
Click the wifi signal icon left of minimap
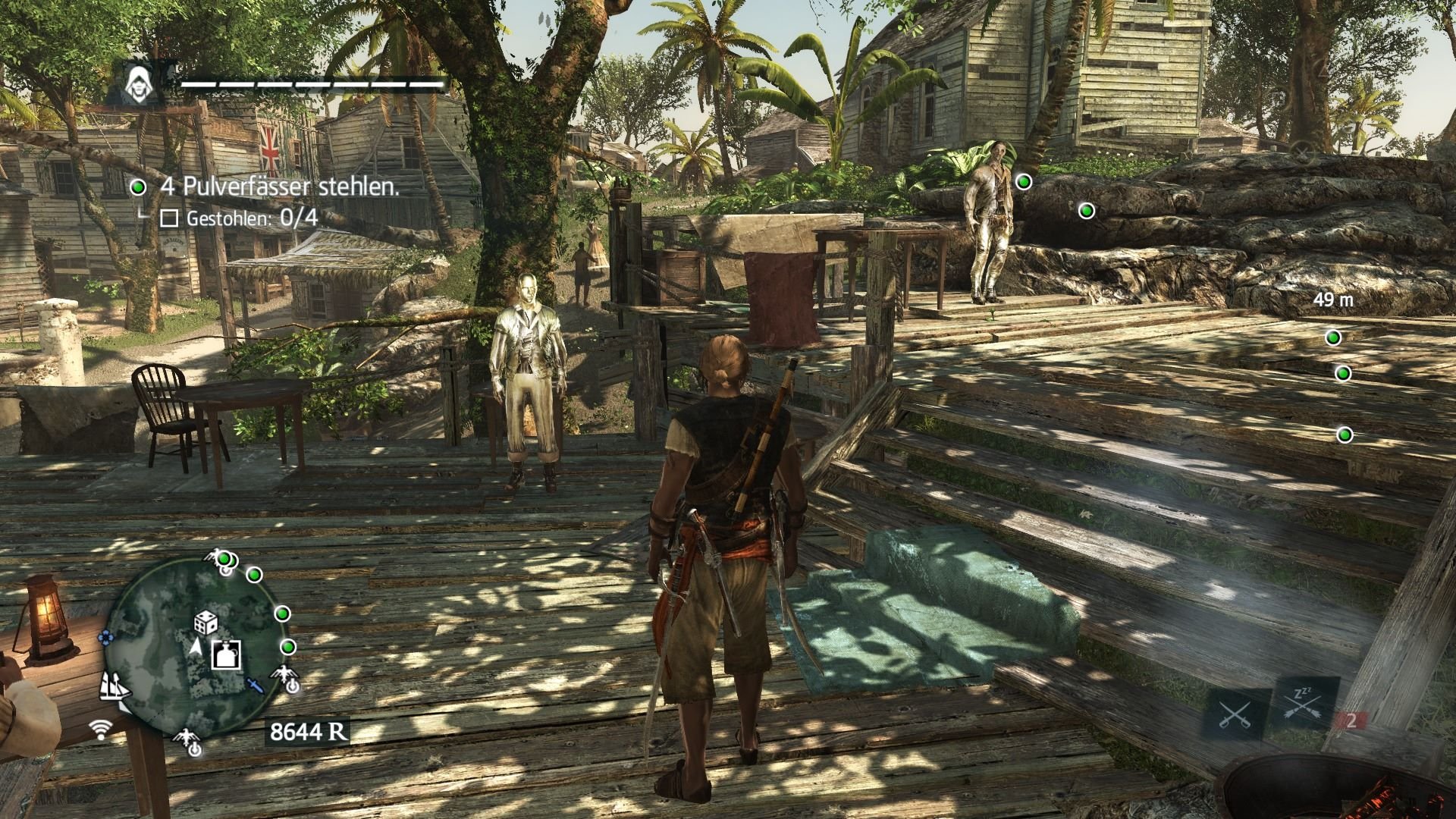101,727
